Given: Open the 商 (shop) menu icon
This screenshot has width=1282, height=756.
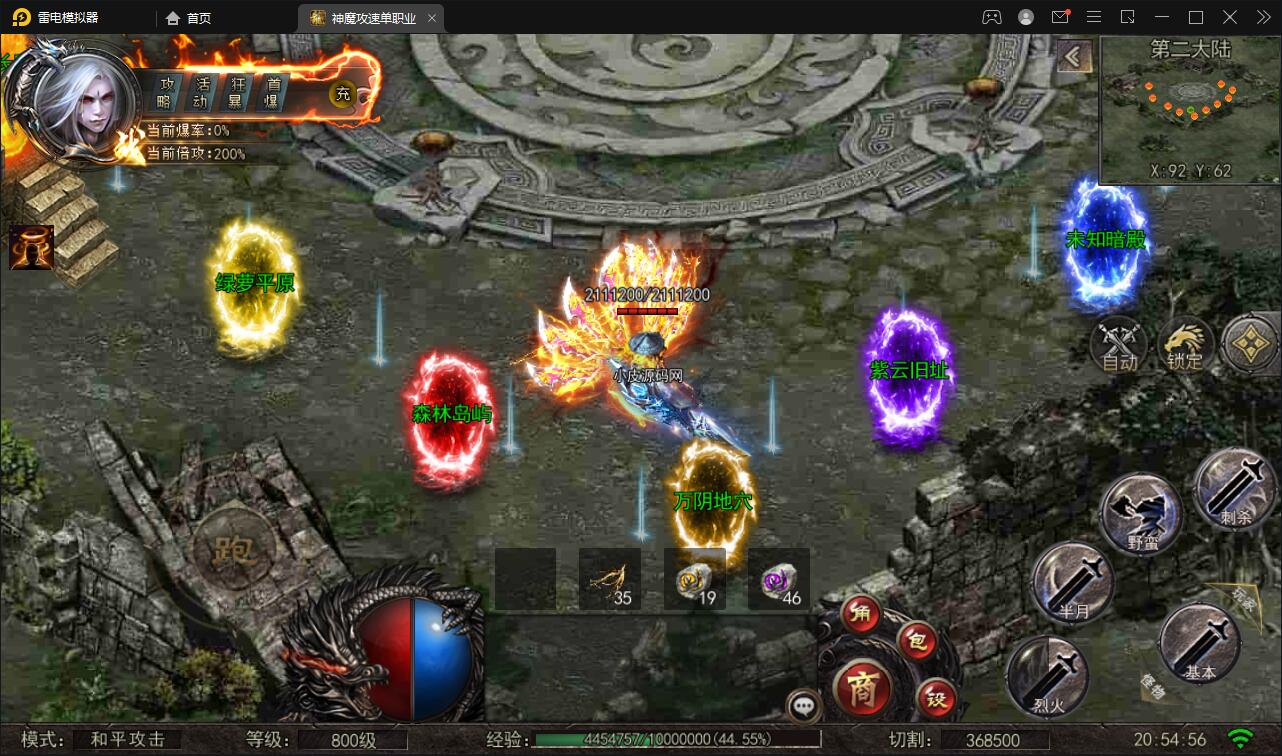Looking at the screenshot, I should point(865,688).
